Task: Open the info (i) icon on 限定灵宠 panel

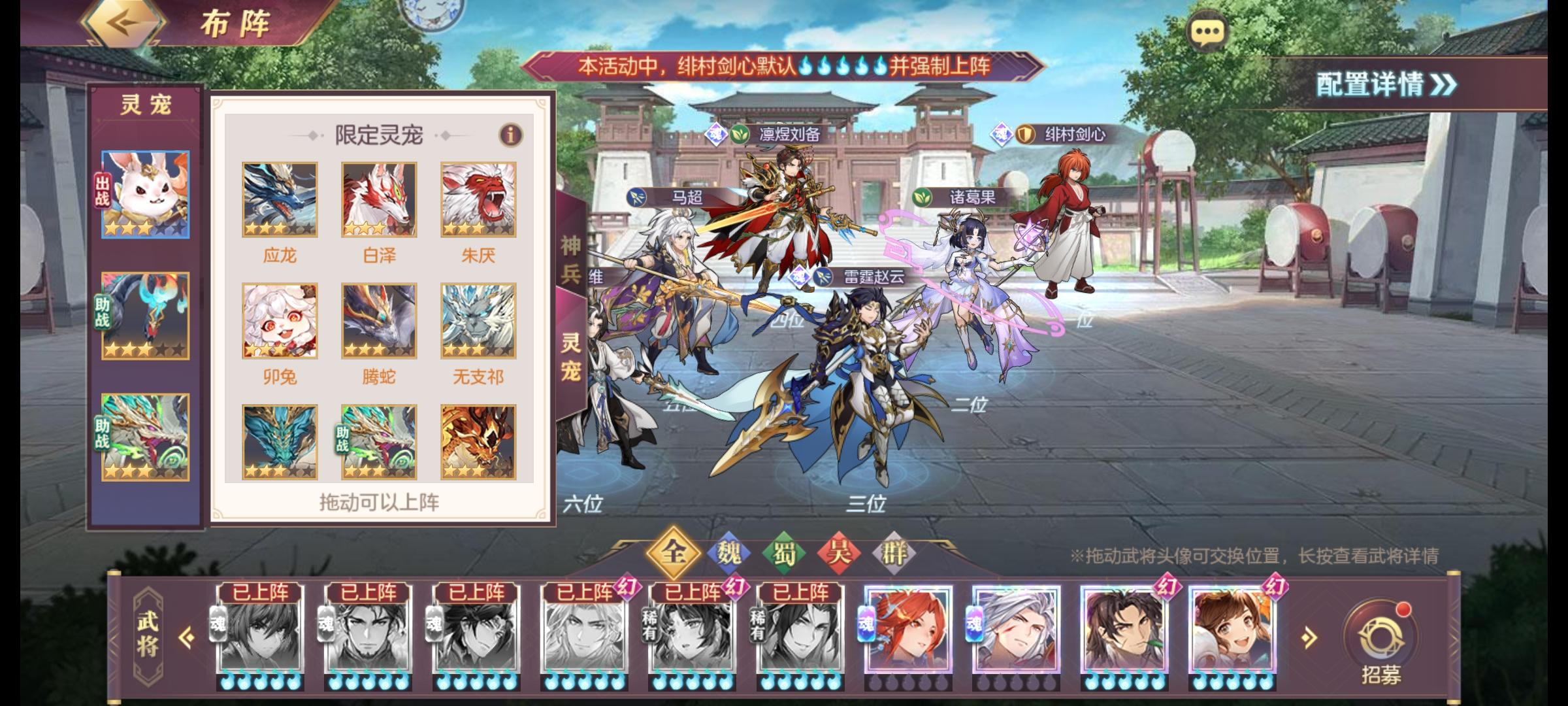Action: pos(512,135)
